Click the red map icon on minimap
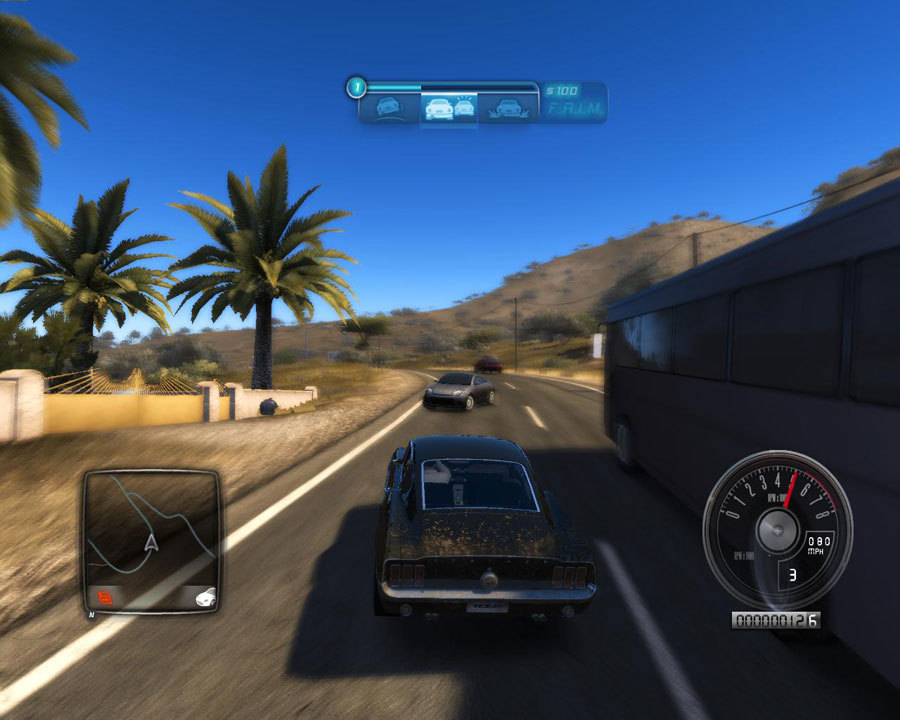This screenshot has width=900, height=720. tap(103, 597)
